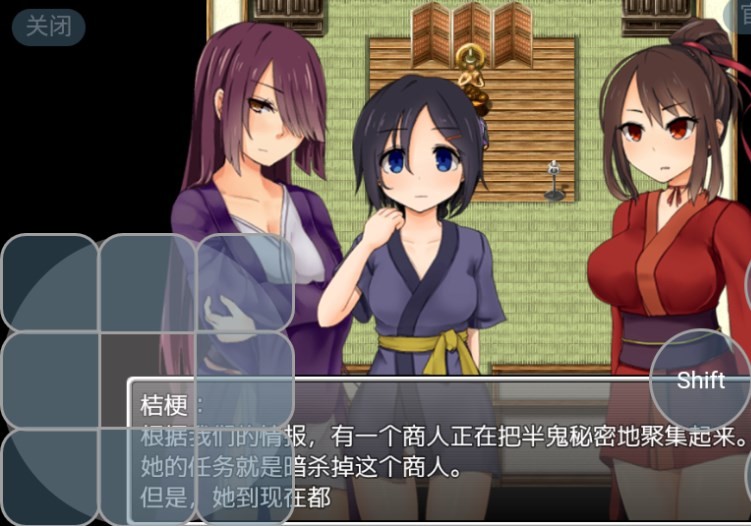Tap the right direction on virtual D-pad
This screenshot has height=526, width=751.
[x=245, y=380]
